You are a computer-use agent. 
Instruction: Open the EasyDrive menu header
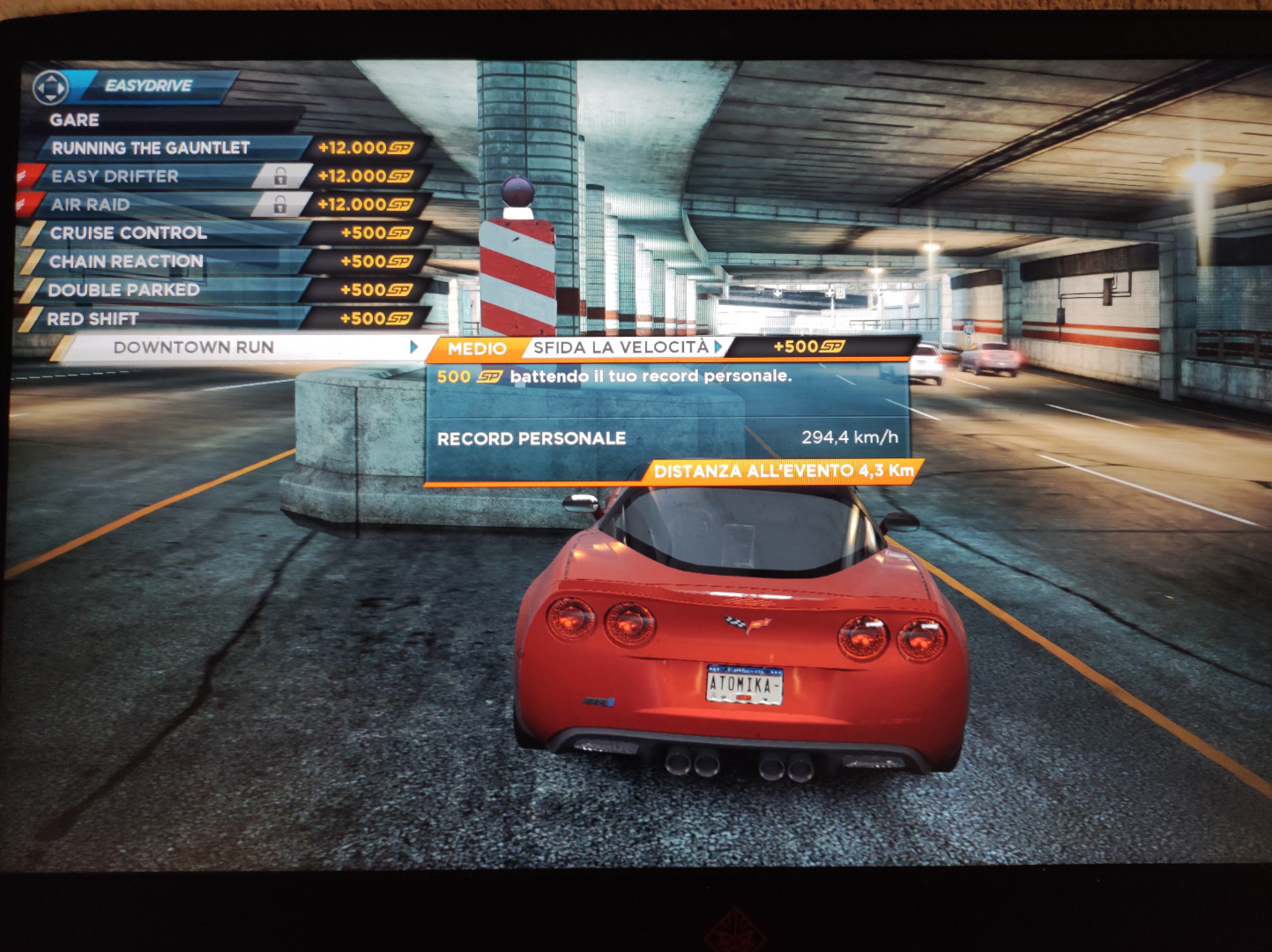coord(148,86)
